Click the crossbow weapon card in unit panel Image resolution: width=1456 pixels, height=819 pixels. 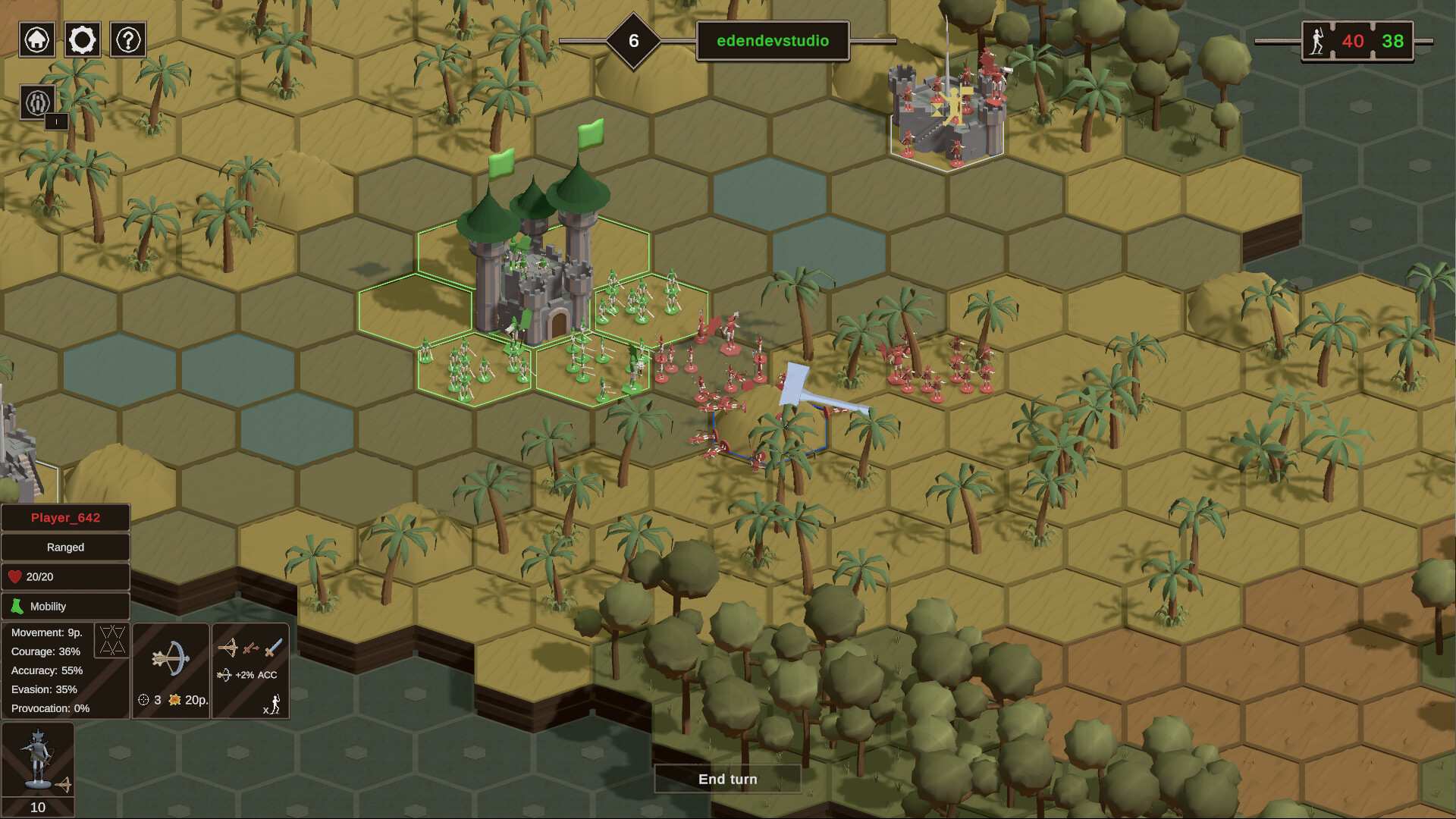click(x=171, y=671)
